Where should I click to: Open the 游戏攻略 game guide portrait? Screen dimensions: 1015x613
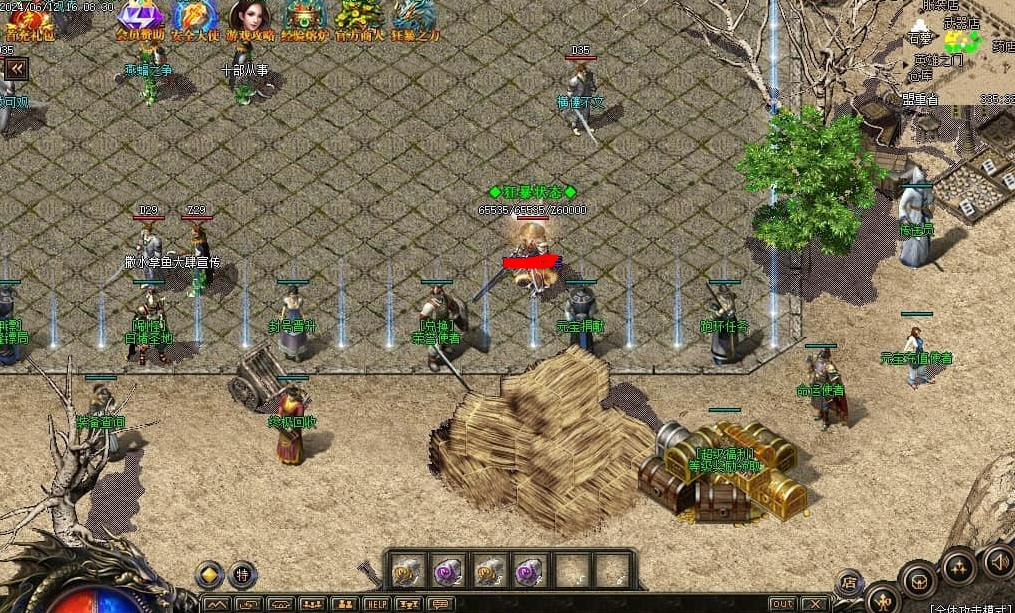pyautogui.click(x=249, y=18)
